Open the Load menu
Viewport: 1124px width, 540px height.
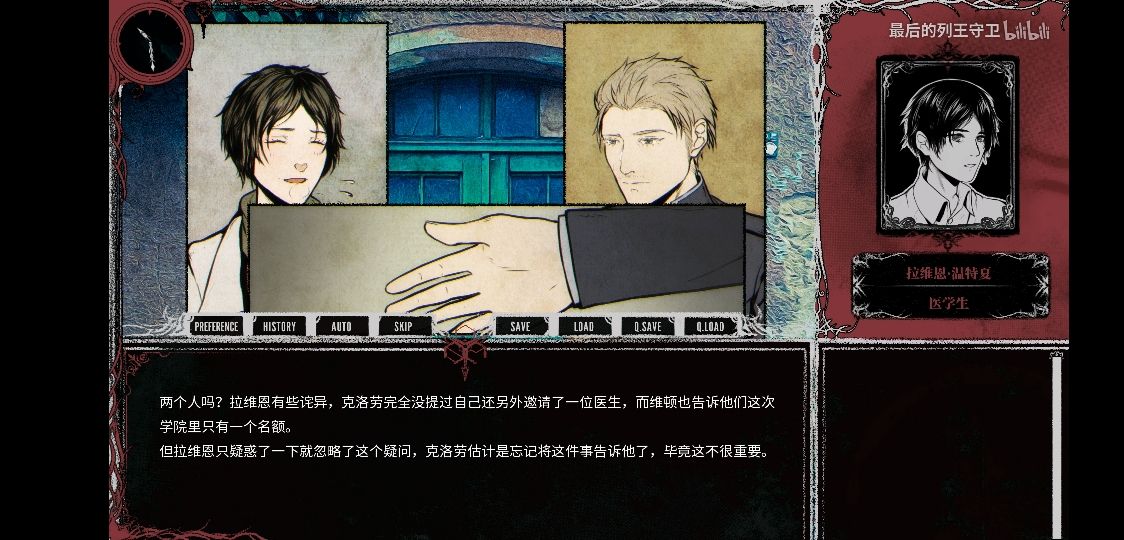coord(583,326)
